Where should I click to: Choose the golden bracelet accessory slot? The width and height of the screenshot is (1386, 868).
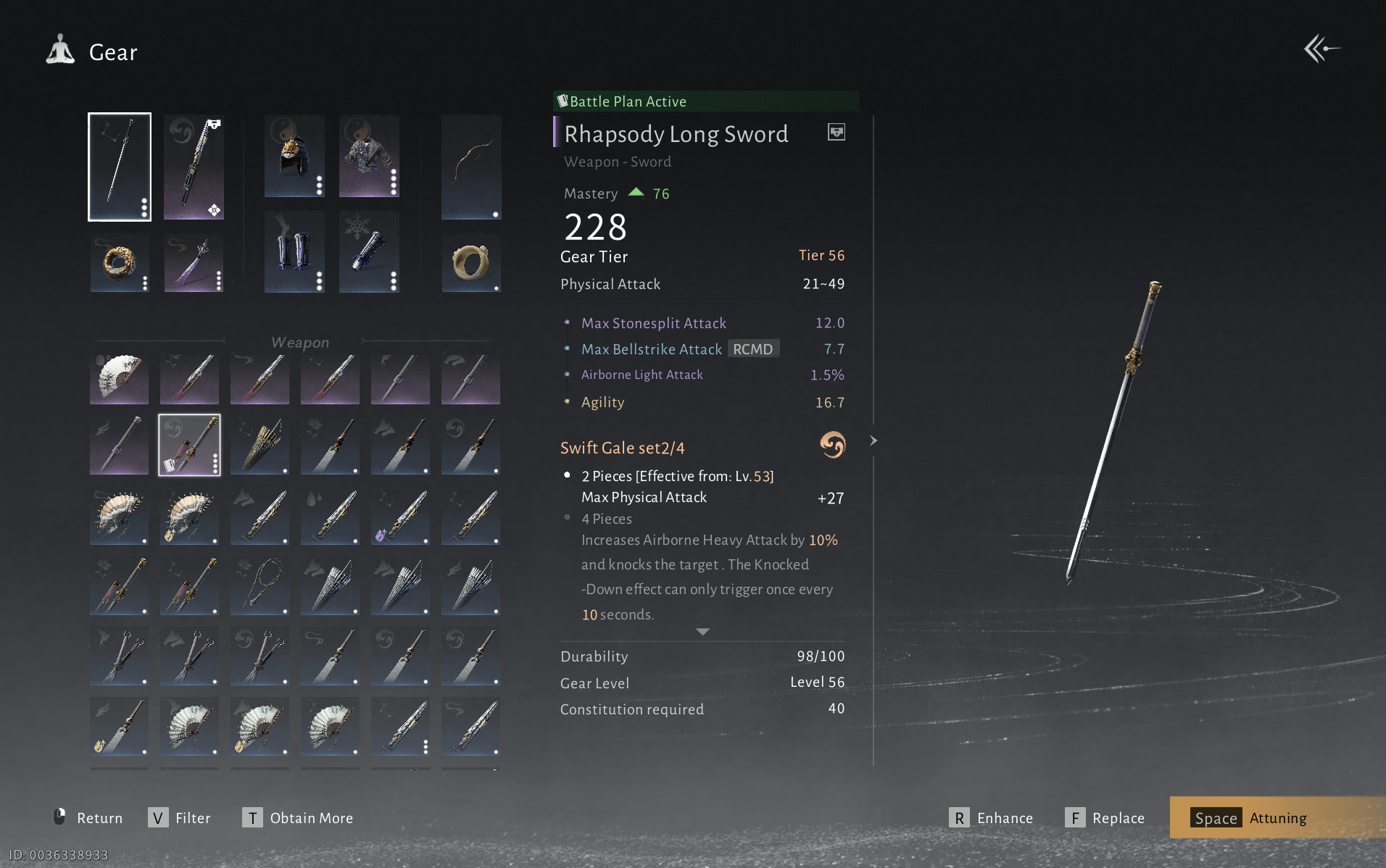120,262
